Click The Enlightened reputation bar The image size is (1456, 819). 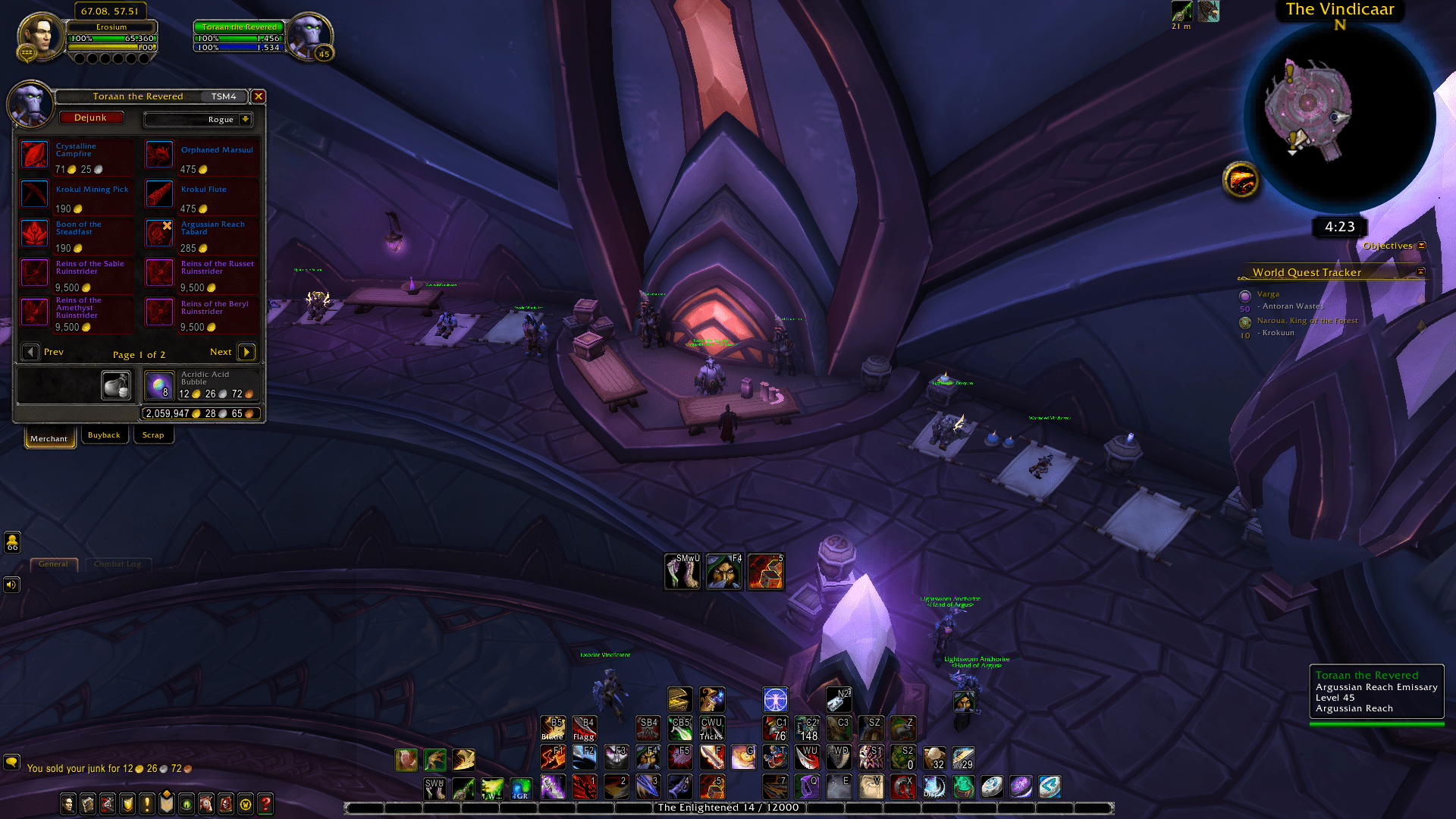coord(727,808)
